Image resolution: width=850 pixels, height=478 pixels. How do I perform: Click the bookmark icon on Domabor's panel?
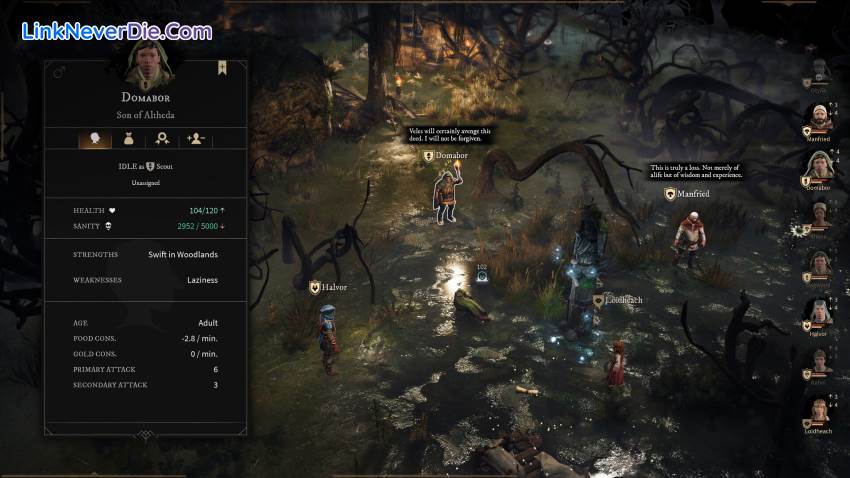tap(222, 68)
